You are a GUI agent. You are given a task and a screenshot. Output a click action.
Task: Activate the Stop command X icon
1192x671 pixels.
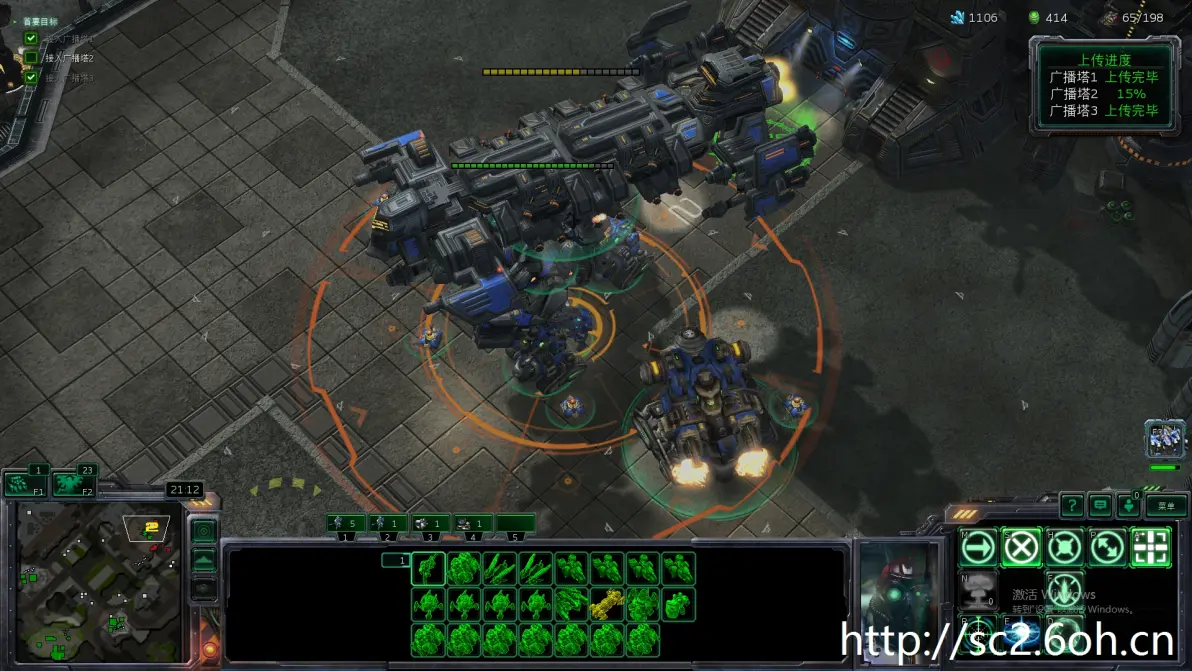[x=1021, y=547]
